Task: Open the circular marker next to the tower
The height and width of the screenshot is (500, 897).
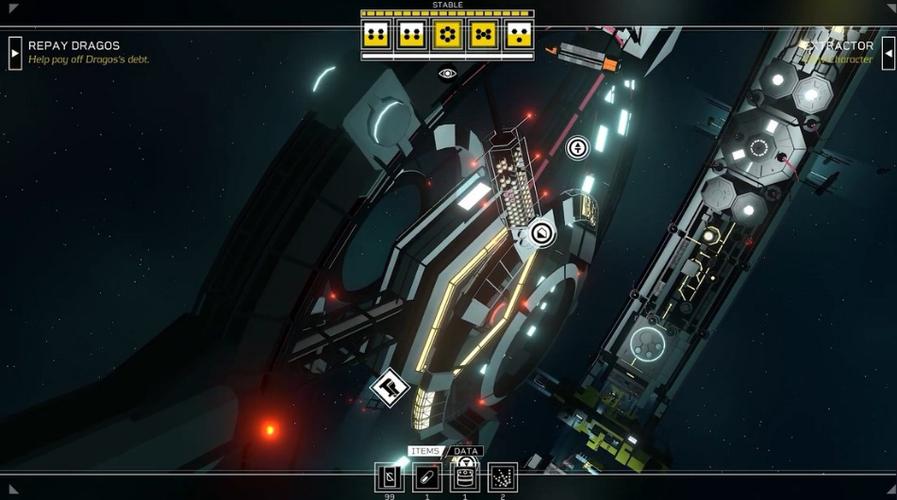Action: 541,234
